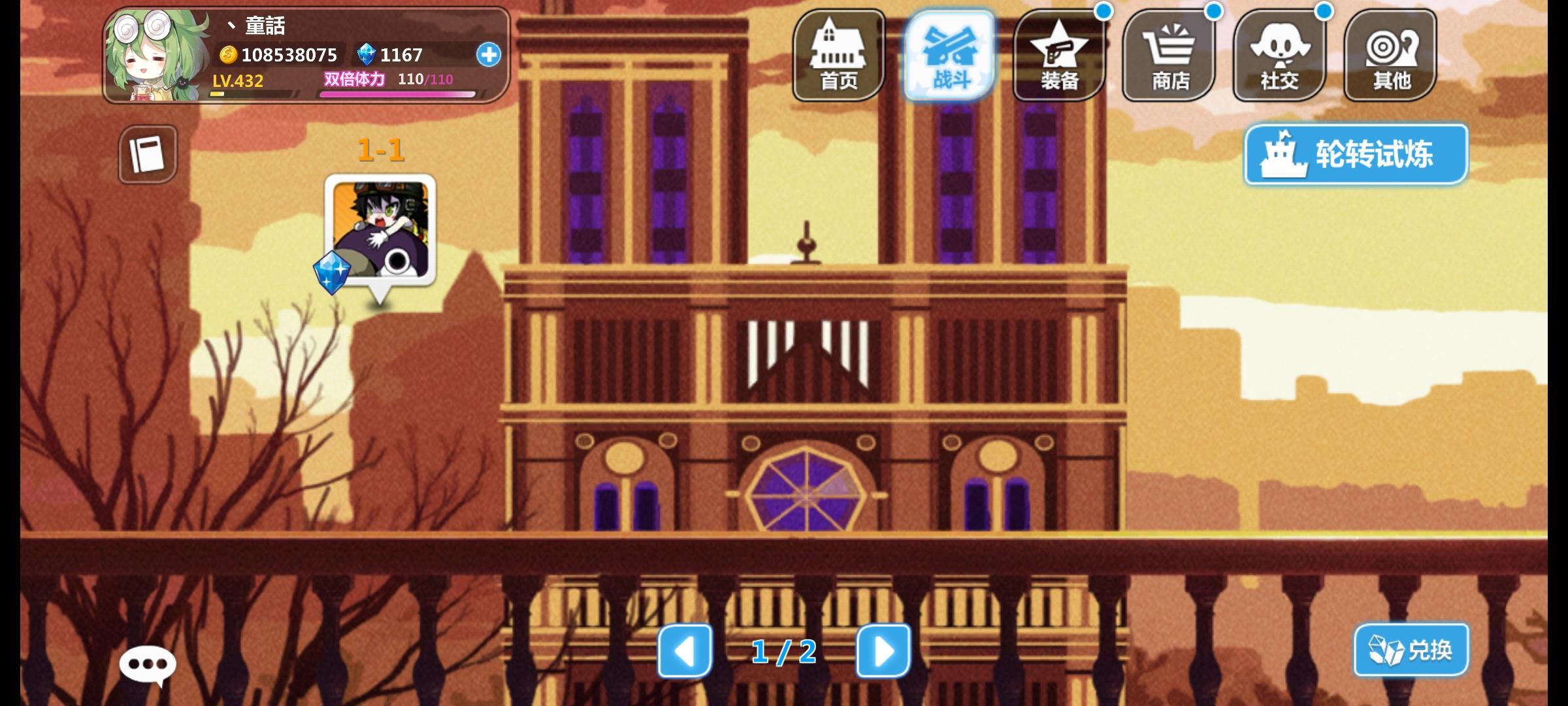The image size is (1568, 706).
Task: Click the 1/2 page indicator
Action: point(783,651)
